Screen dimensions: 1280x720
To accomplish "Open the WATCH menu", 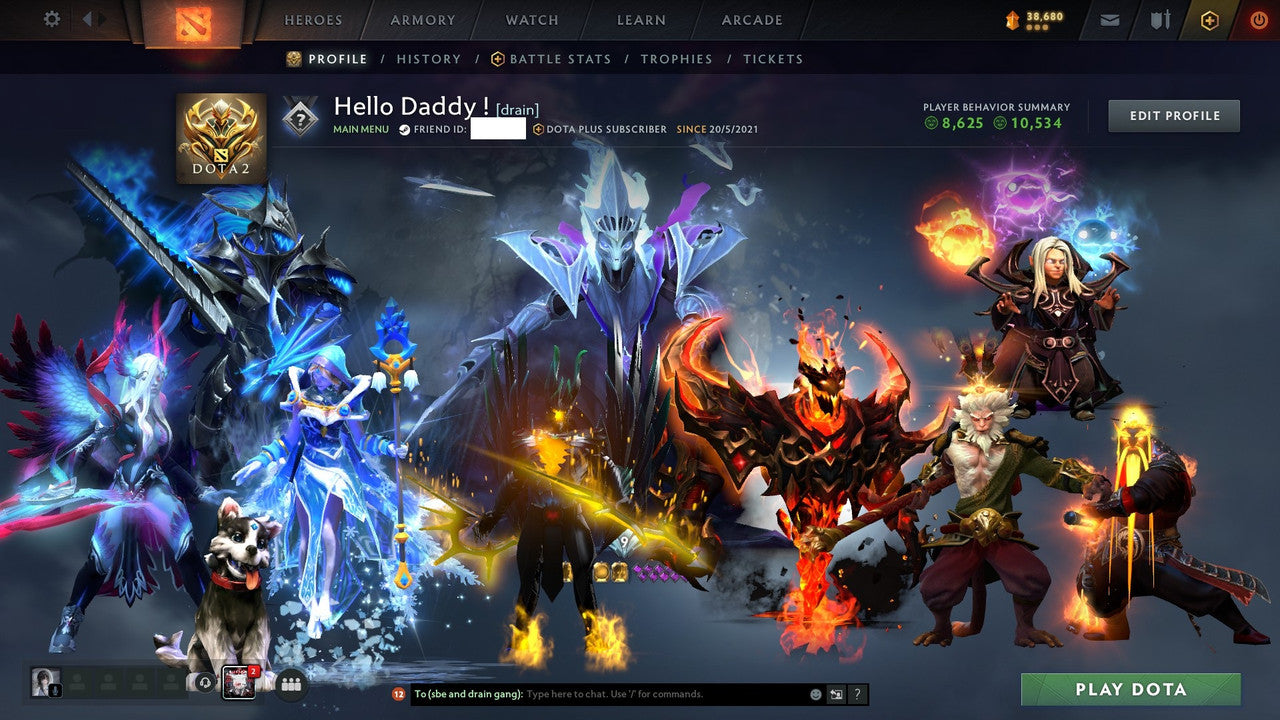I will click(532, 19).
